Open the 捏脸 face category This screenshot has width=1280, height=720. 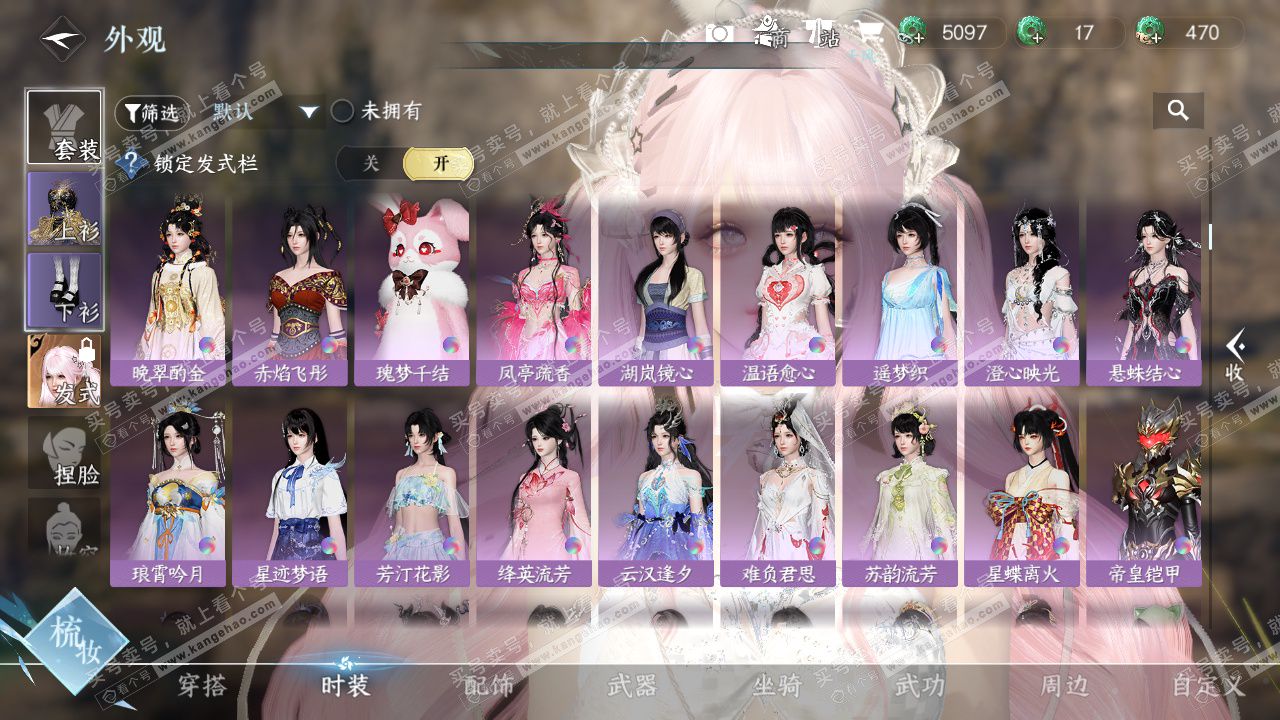click(64, 453)
